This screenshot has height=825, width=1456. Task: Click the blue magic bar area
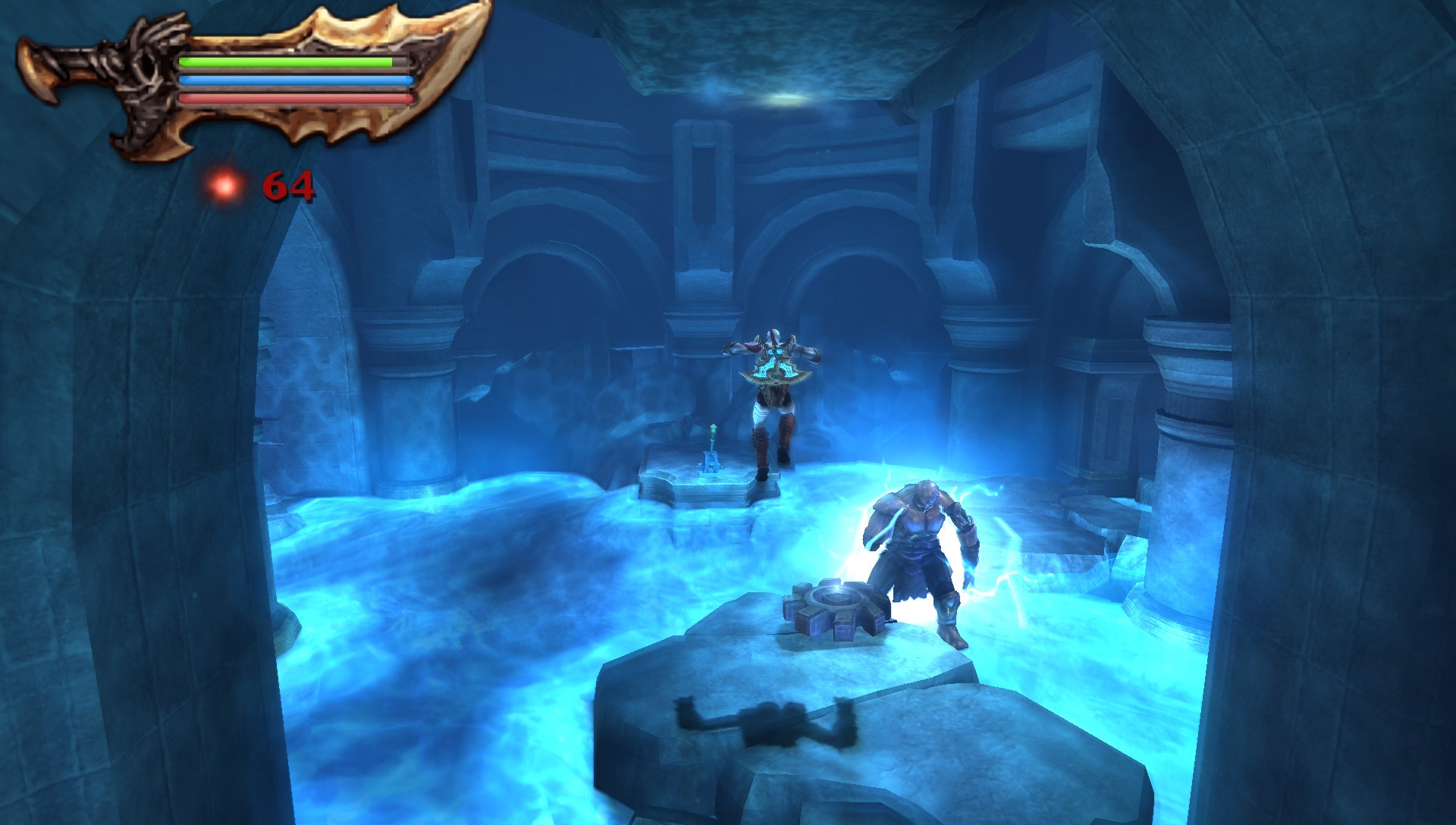(x=296, y=79)
